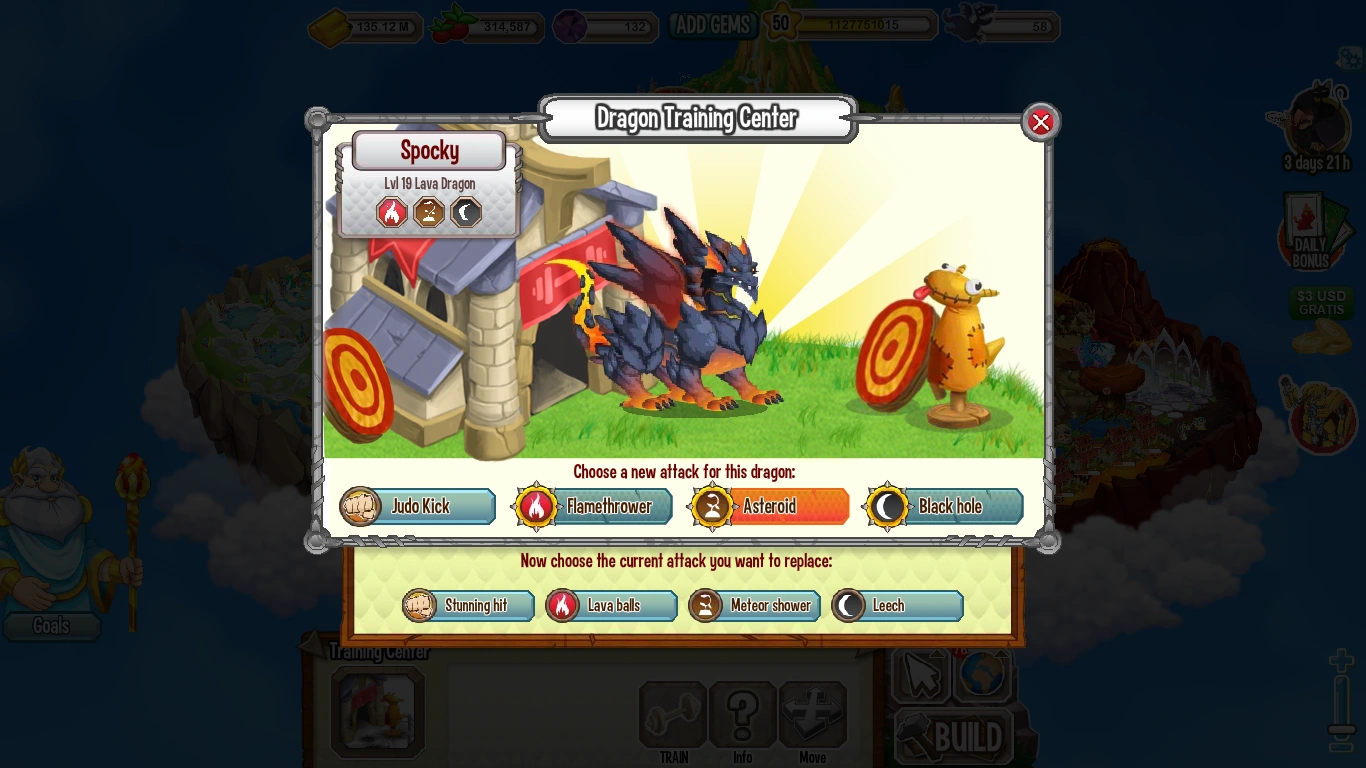Open the Goals panel
The height and width of the screenshot is (768, 1366).
pos(52,626)
